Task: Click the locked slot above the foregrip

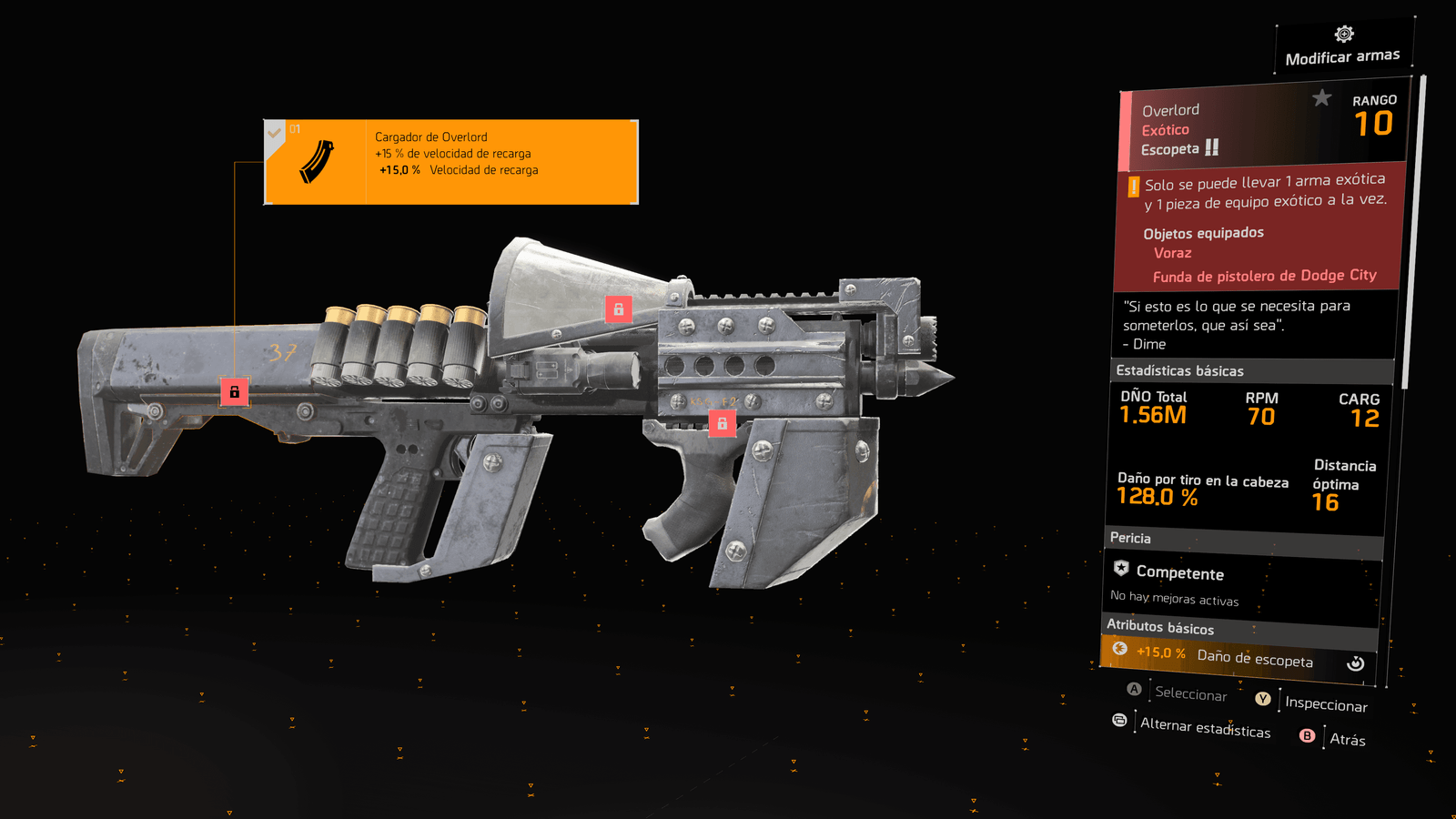Action: pyautogui.click(x=723, y=423)
